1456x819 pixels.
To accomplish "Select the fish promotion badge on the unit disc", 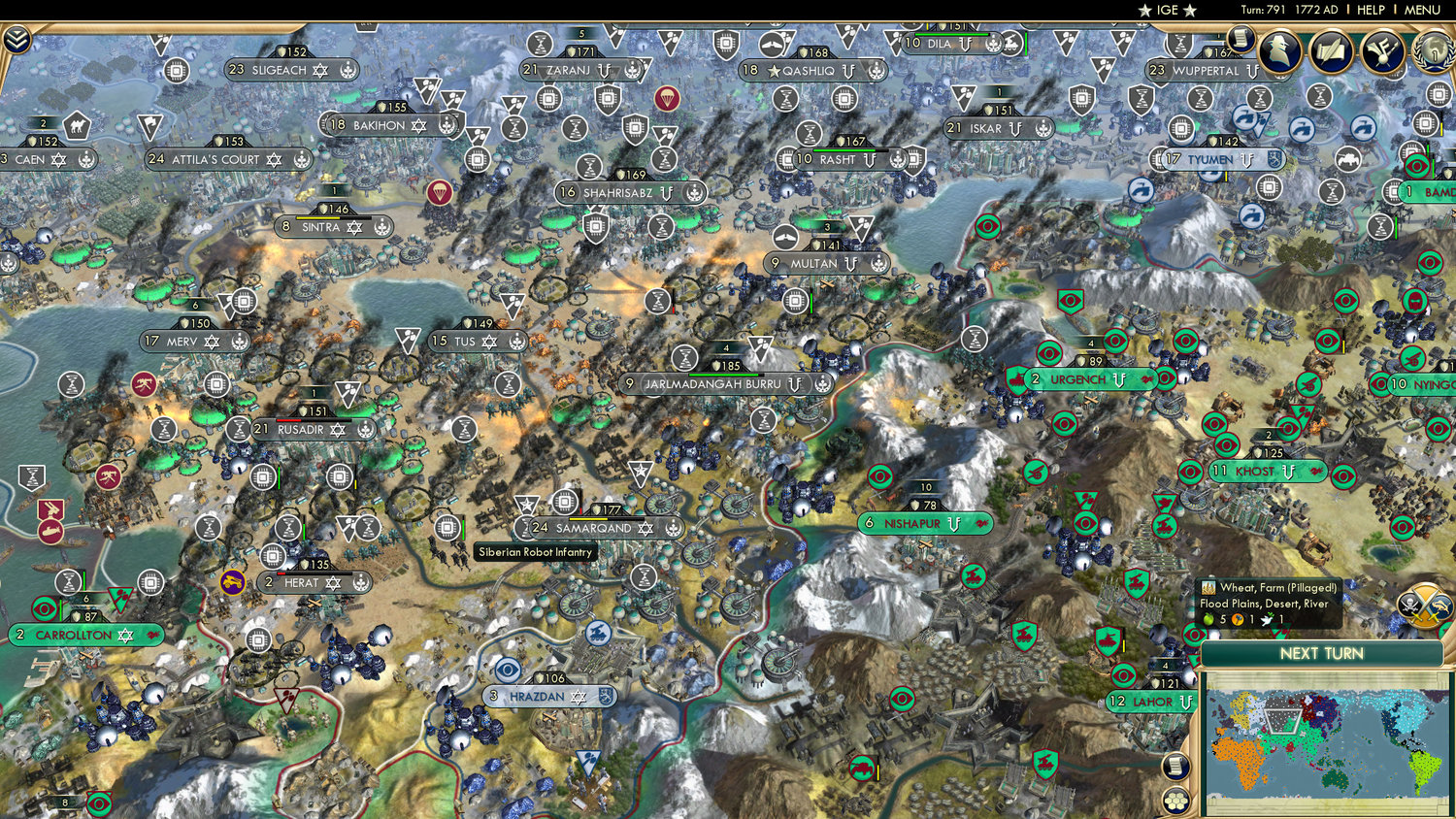I will click(1440, 606).
